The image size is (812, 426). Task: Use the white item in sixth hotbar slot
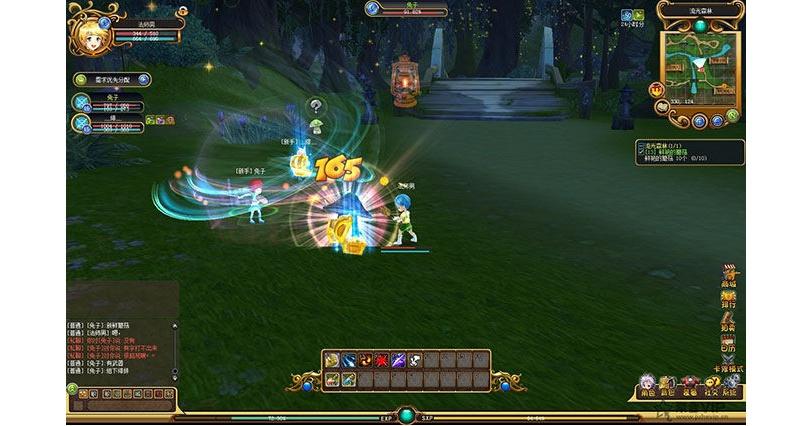pos(413,361)
